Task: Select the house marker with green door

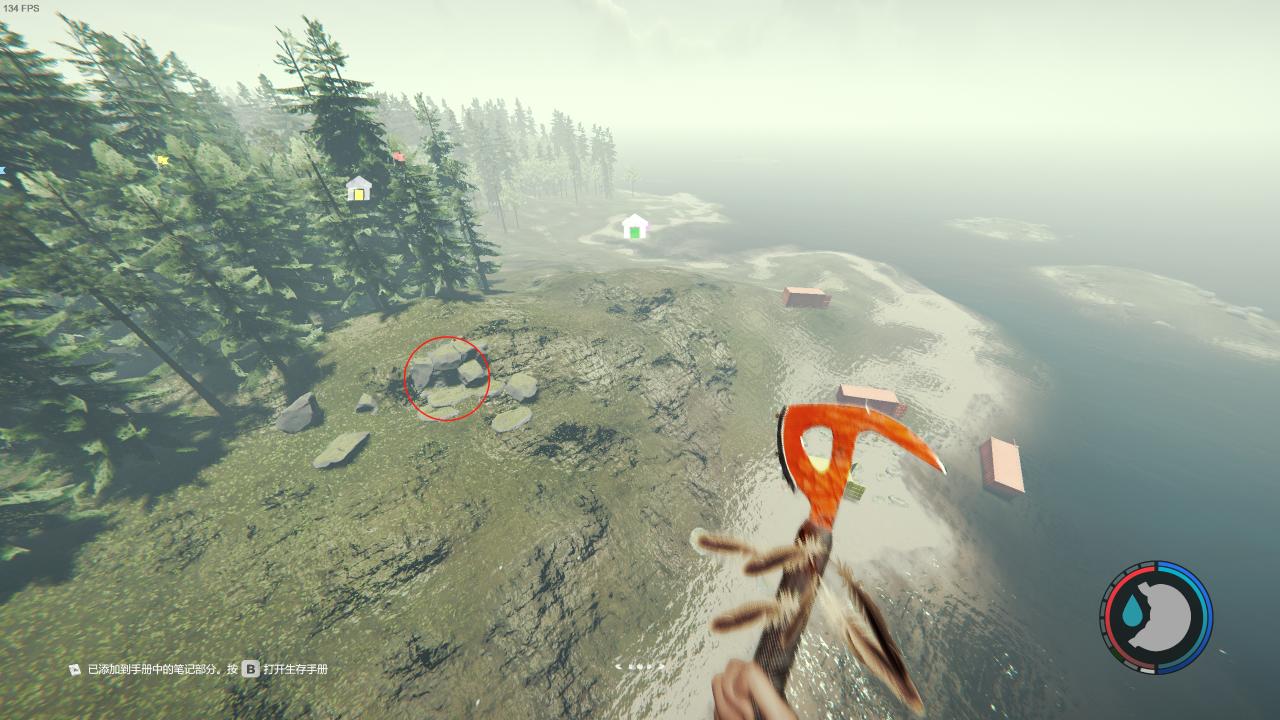Action: (634, 227)
